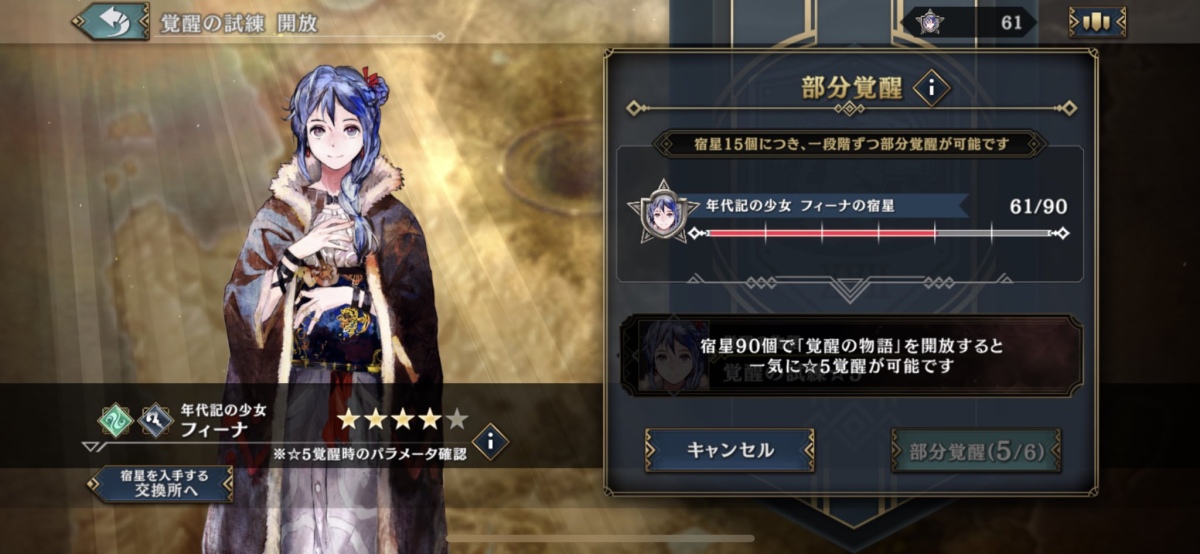This screenshot has height=554, width=1200.
Task: Open the info icon beside 部分覚醒 title
Action: click(931, 89)
